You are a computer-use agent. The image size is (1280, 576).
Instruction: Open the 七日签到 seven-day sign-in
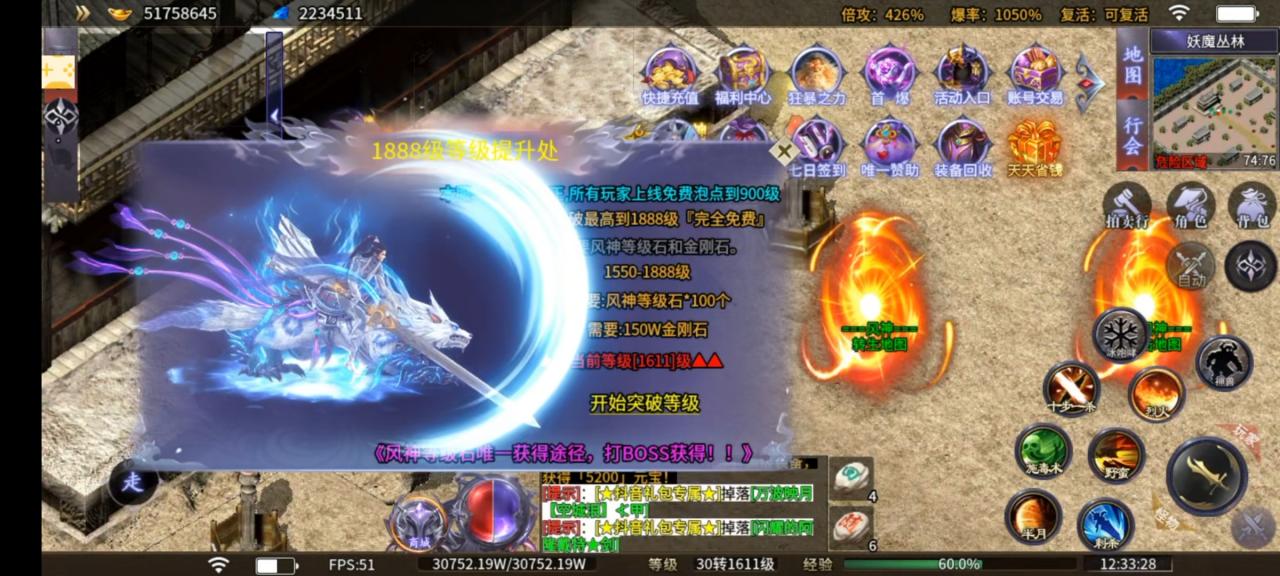click(818, 146)
